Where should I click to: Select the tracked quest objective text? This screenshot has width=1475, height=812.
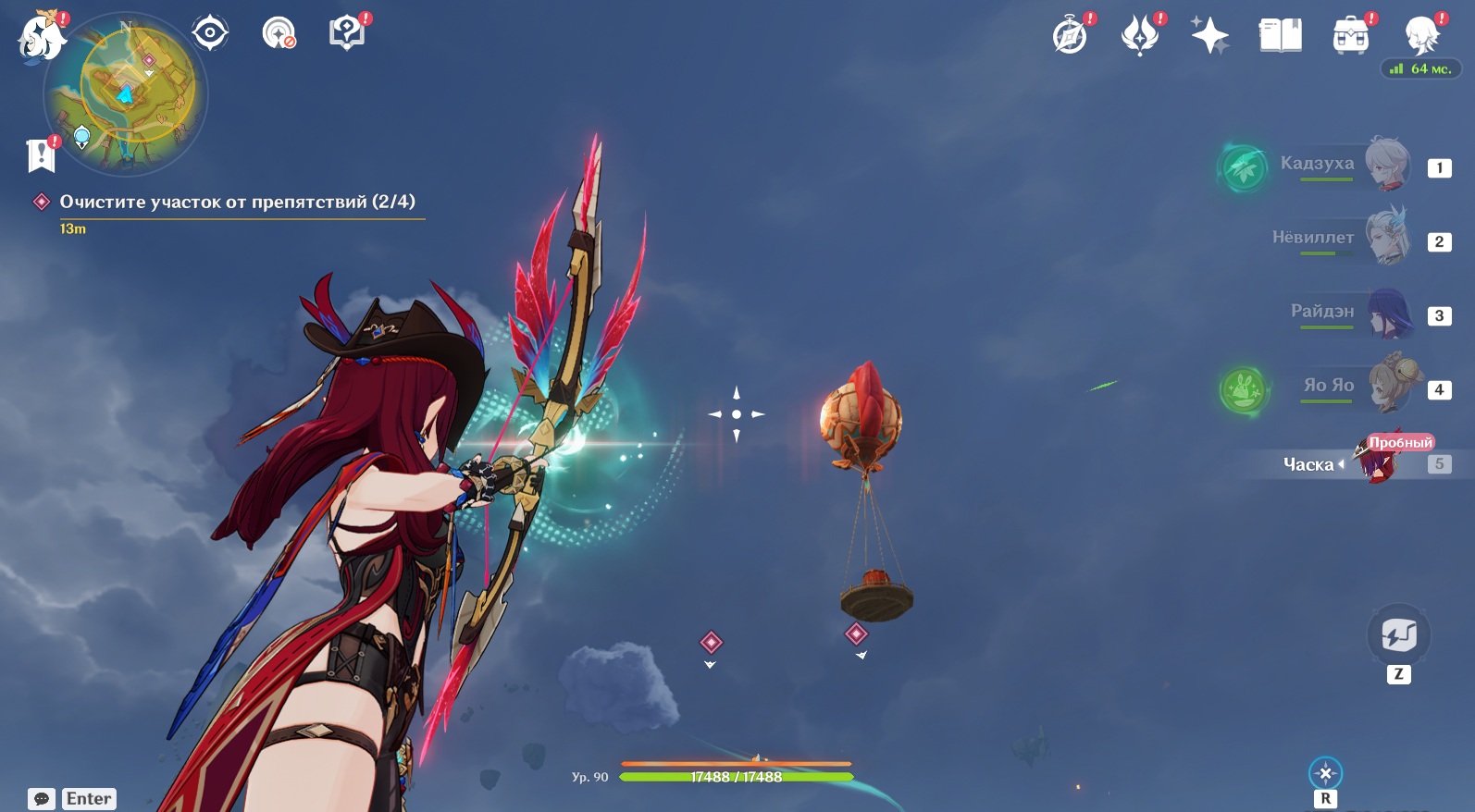point(237,202)
